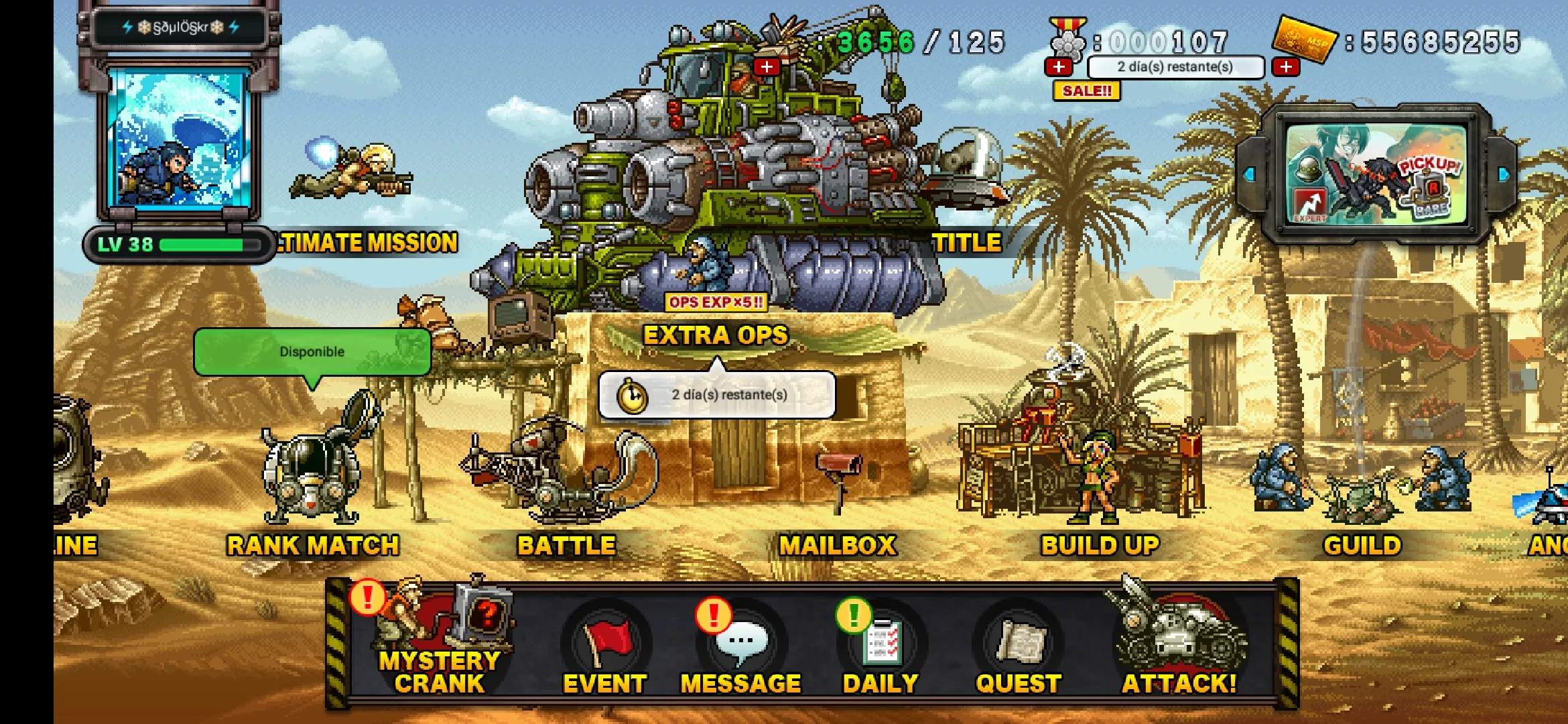Open the Title menu
The height and width of the screenshot is (724, 1568).
pos(966,242)
